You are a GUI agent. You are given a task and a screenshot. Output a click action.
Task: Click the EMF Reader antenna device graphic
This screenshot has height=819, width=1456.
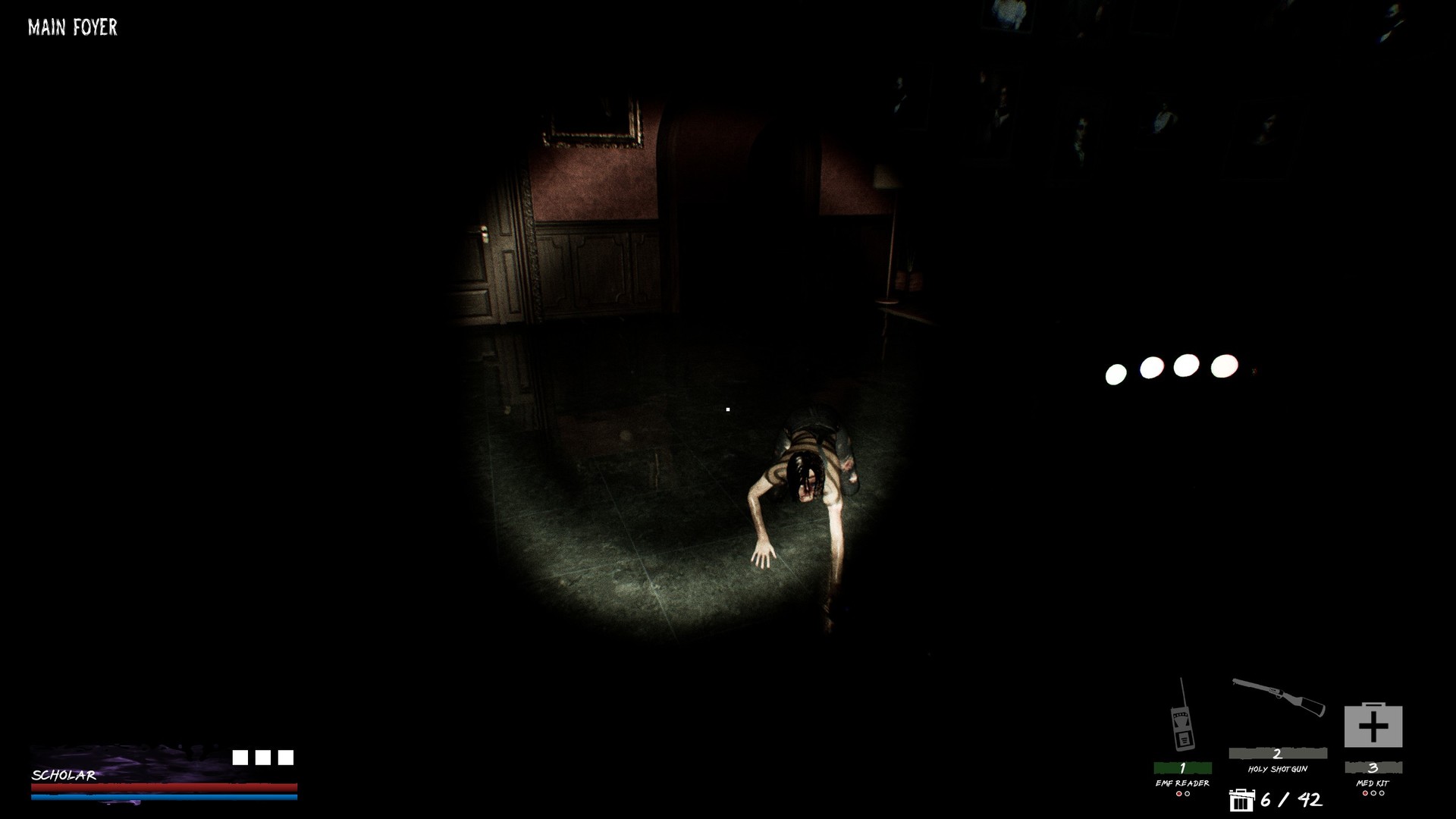point(1181,728)
